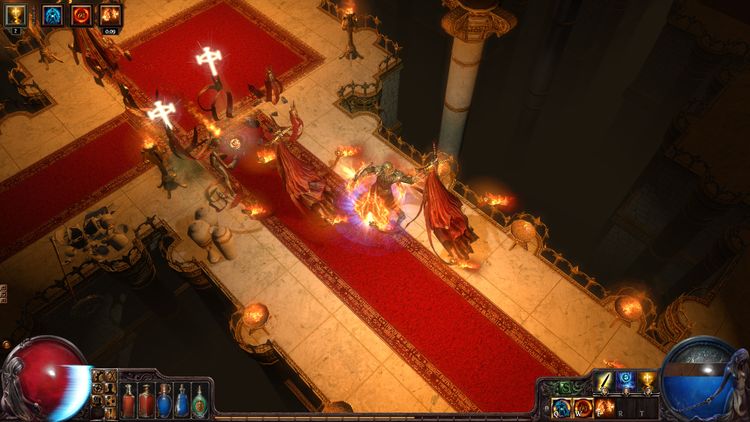Select the sword attack skill slot
Screen dimensions: 750x422
point(604,381)
